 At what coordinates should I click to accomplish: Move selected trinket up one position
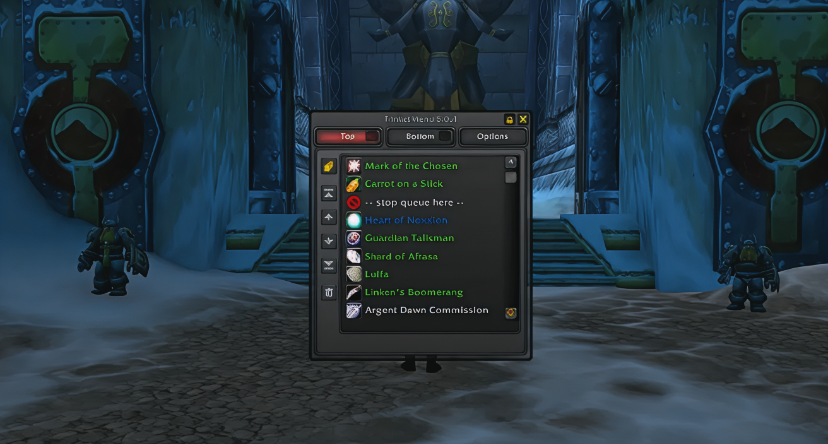328,217
